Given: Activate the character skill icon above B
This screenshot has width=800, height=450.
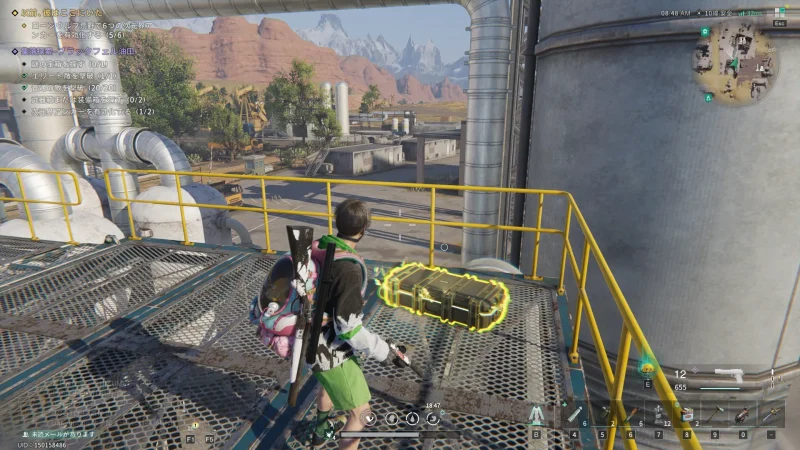Looking at the screenshot, I should click(537, 414).
